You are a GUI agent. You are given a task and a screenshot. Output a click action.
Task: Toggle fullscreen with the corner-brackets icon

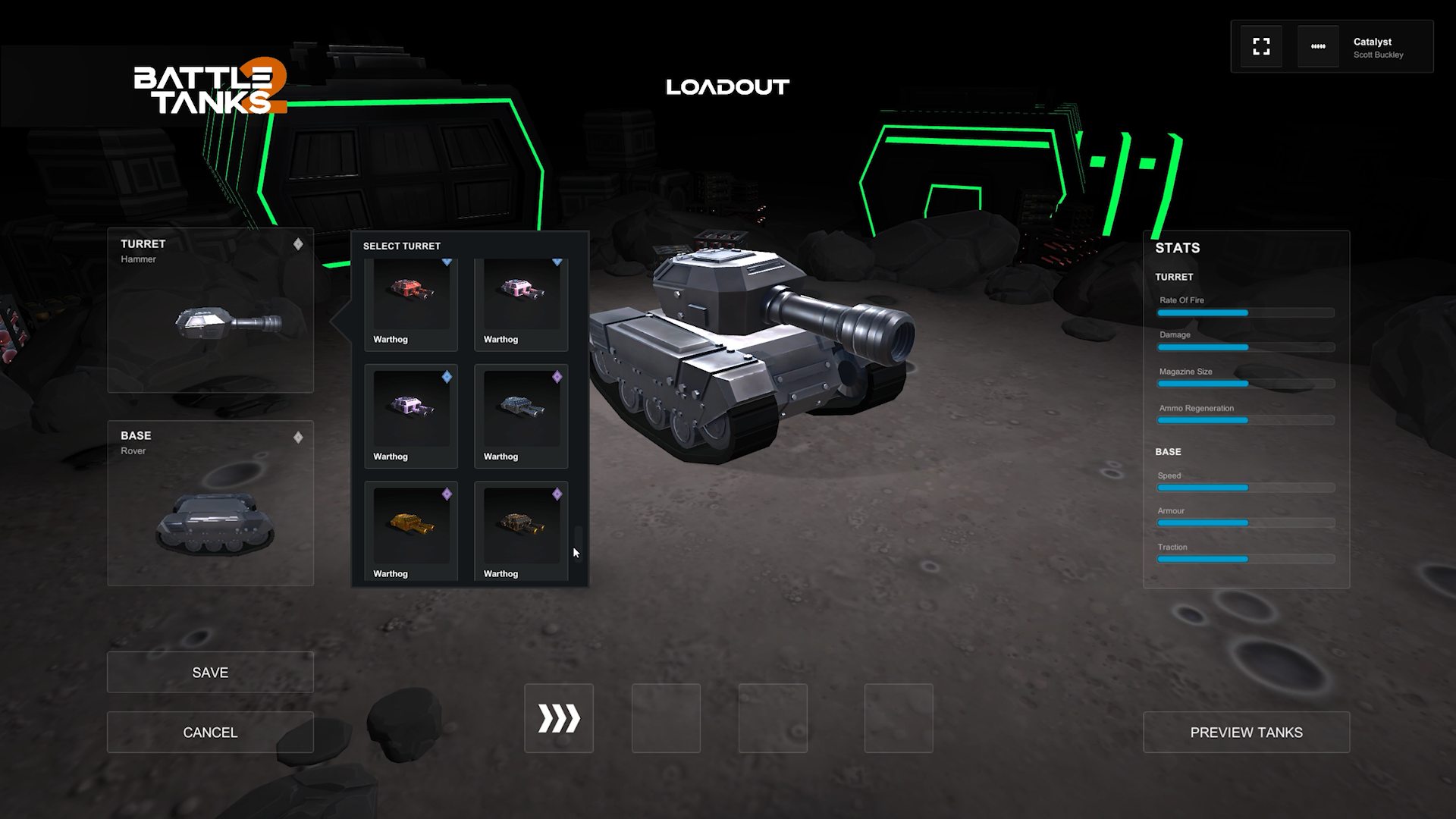click(x=1261, y=47)
